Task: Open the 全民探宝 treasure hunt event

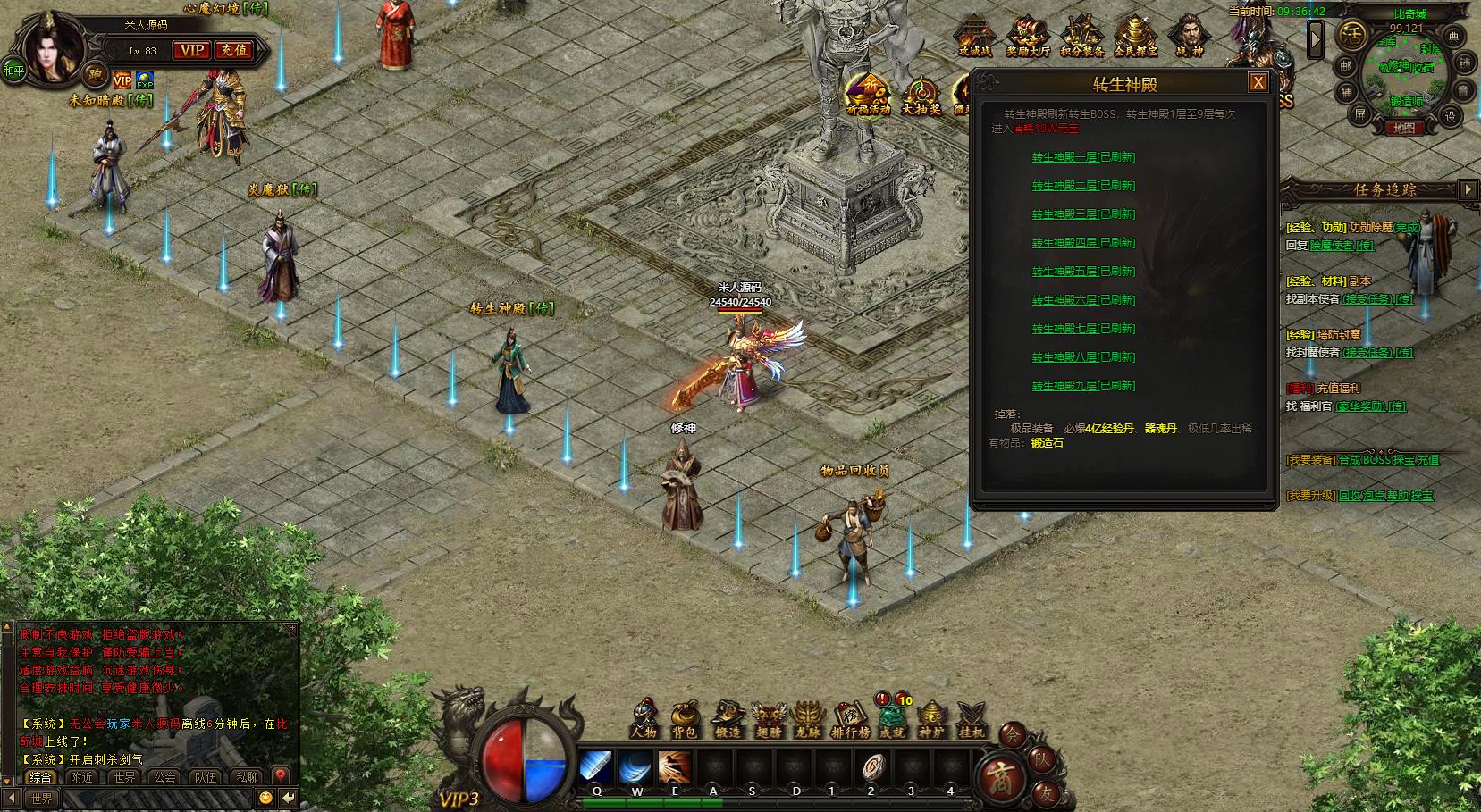Action: pos(1136,38)
